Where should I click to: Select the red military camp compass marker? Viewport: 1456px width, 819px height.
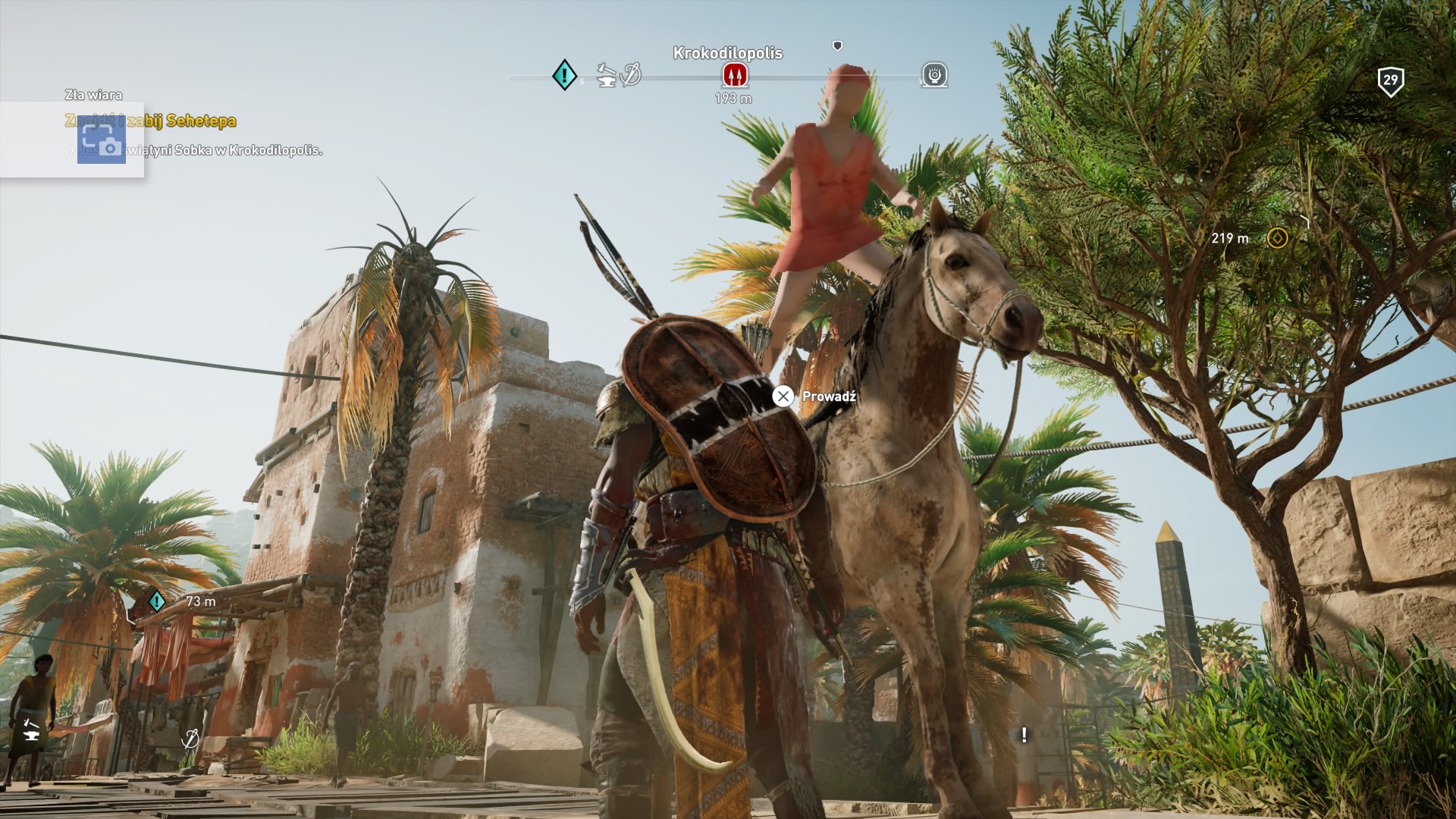tap(734, 74)
